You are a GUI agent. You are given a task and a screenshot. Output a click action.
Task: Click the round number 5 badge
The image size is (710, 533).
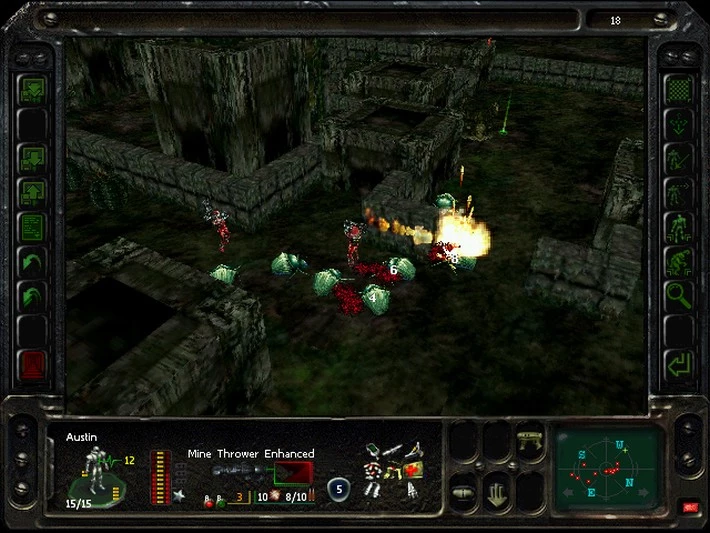[x=339, y=489]
